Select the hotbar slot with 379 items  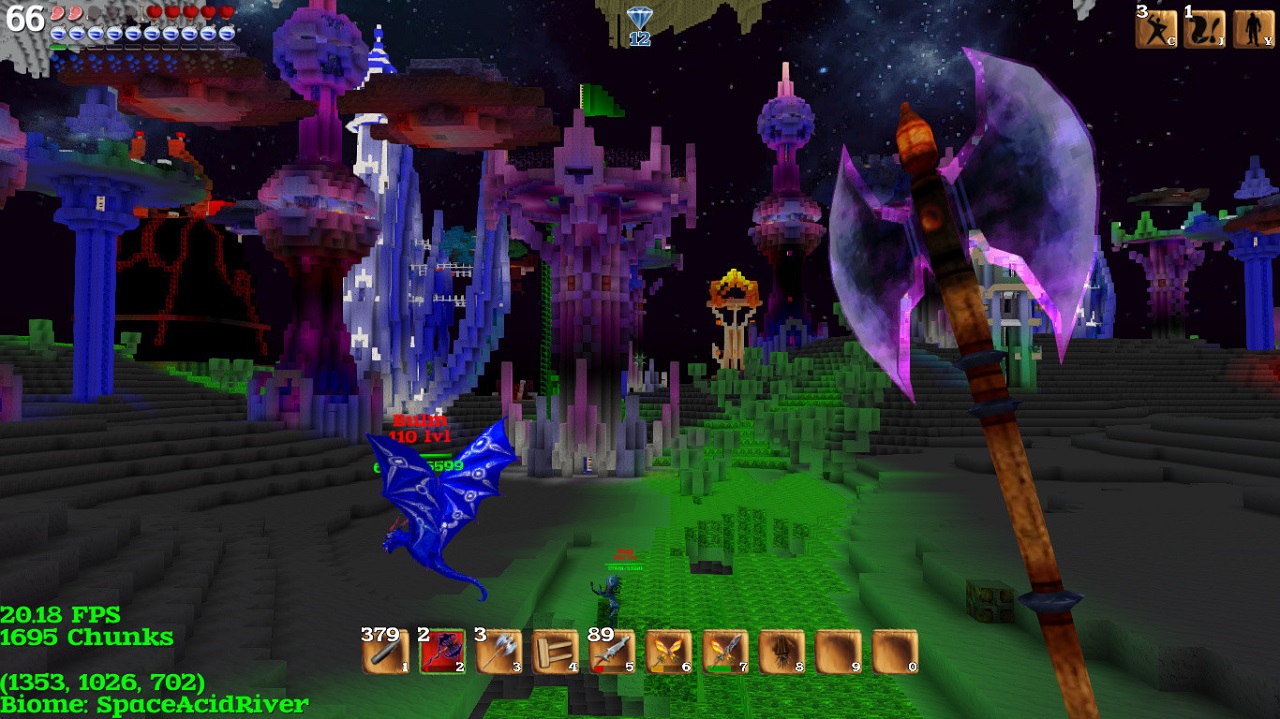tap(386, 652)
